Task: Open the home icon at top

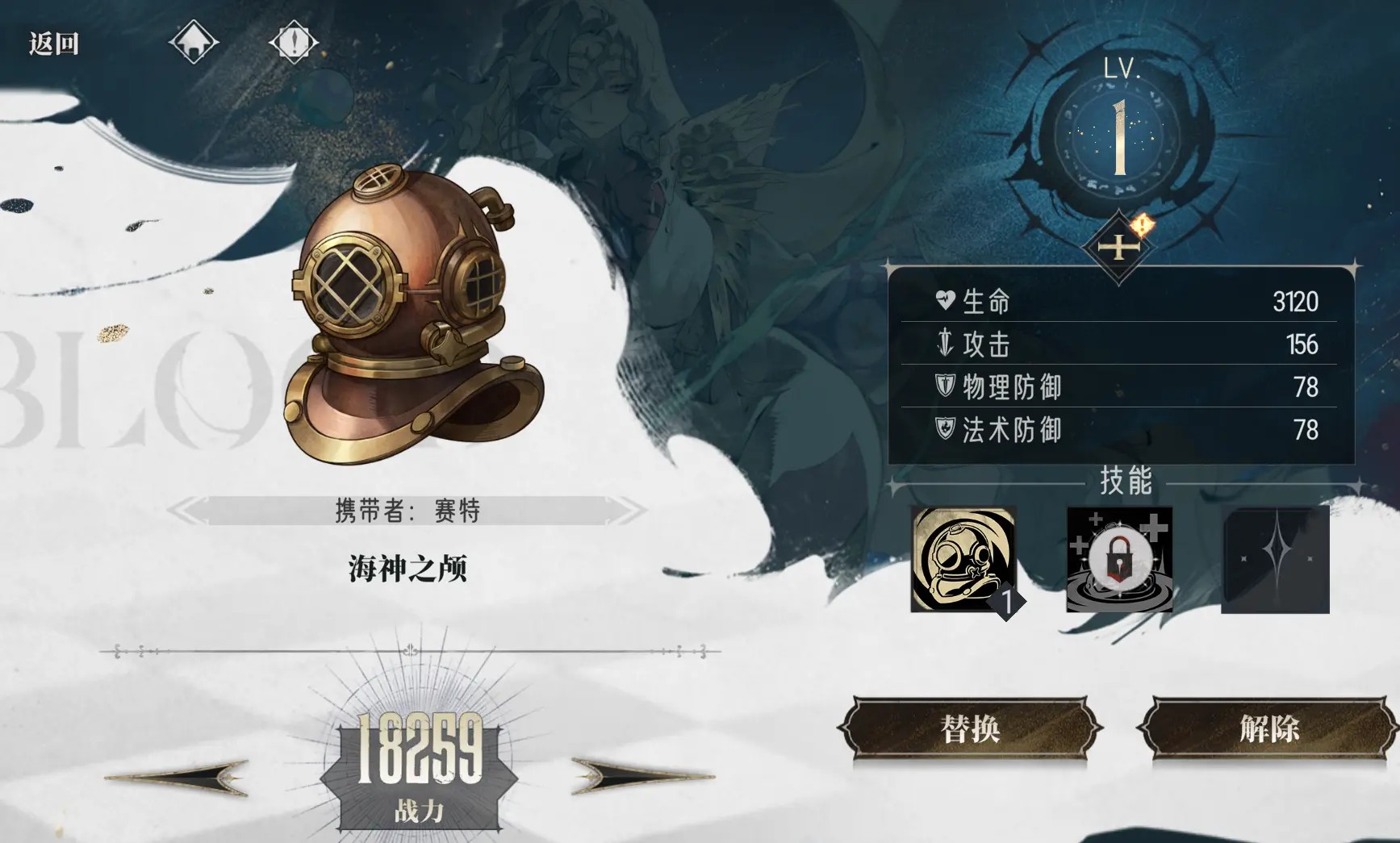Action: [x=193, y=40]
